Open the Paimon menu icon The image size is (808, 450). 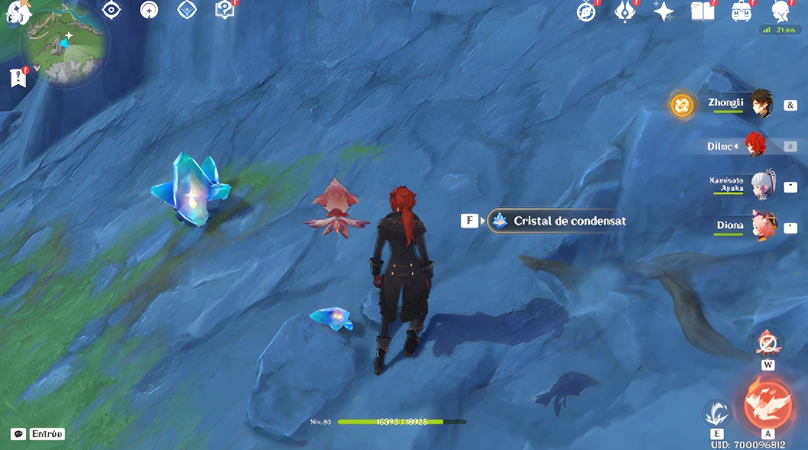point(15,12)
